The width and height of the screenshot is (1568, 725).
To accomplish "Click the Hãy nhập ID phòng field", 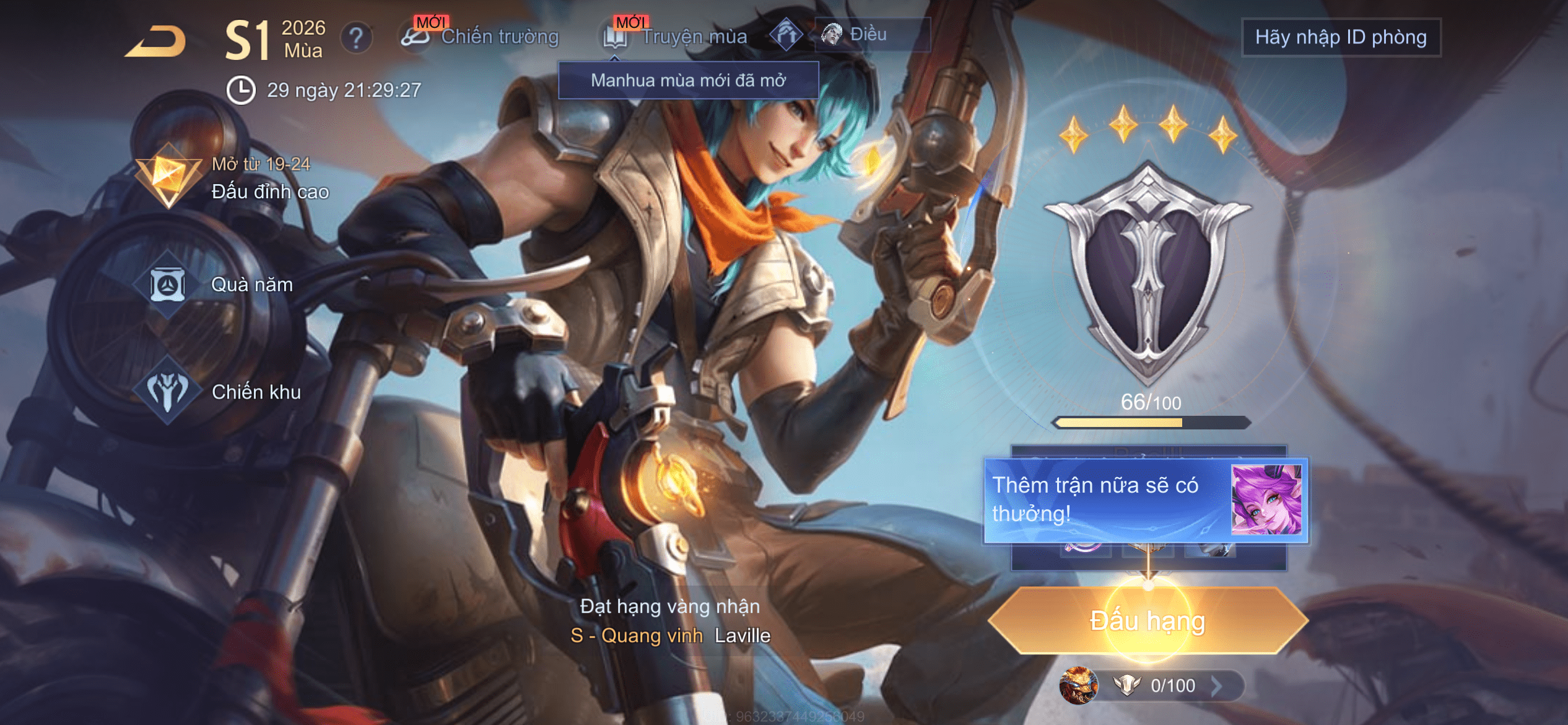I will pos(1341,38).
